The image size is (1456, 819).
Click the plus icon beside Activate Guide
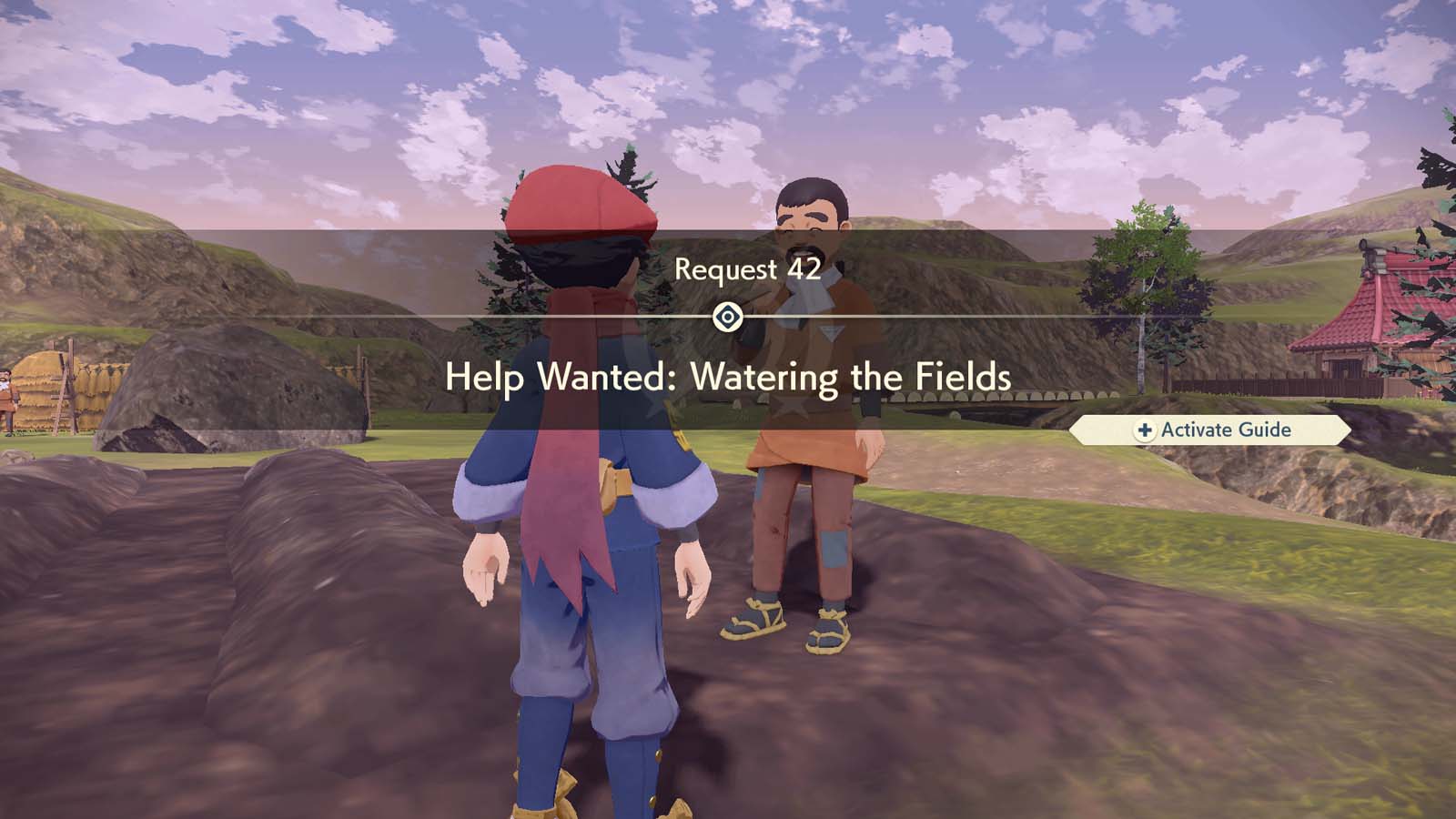(x=1143, y=430)
